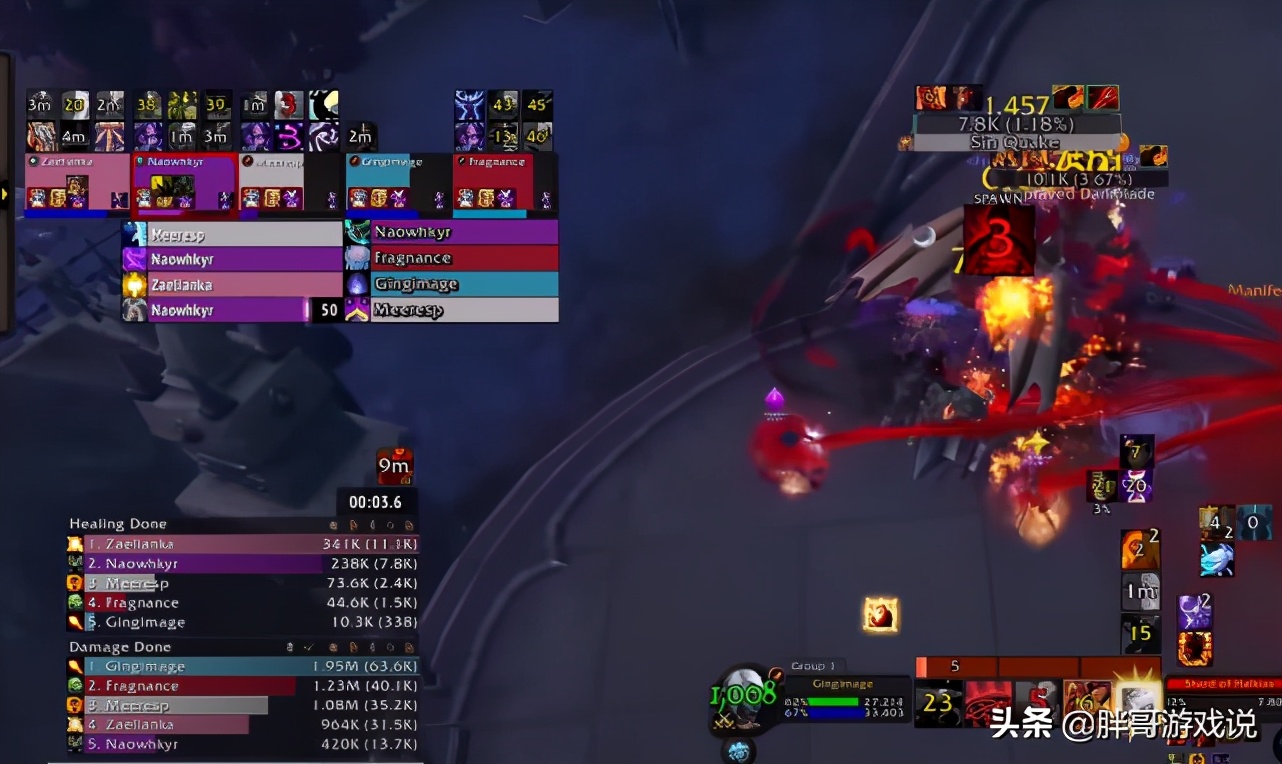Click the hourglass cooldown icon showing 20
The width and height of the screenshot is (1282, 764).
click(x=1138, y=486)
